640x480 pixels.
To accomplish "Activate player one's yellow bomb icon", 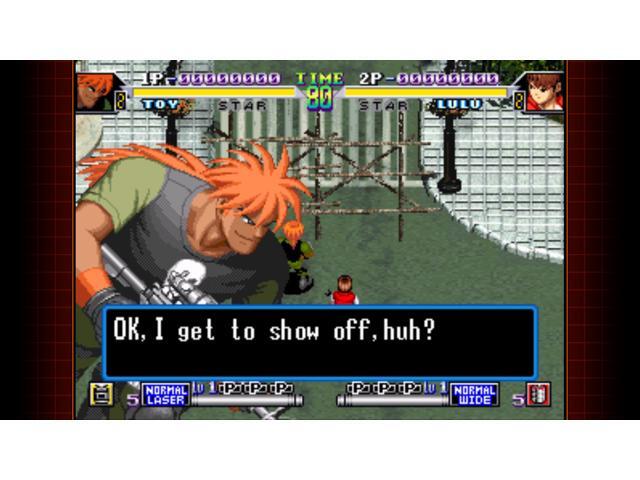I will coord(101,394).
